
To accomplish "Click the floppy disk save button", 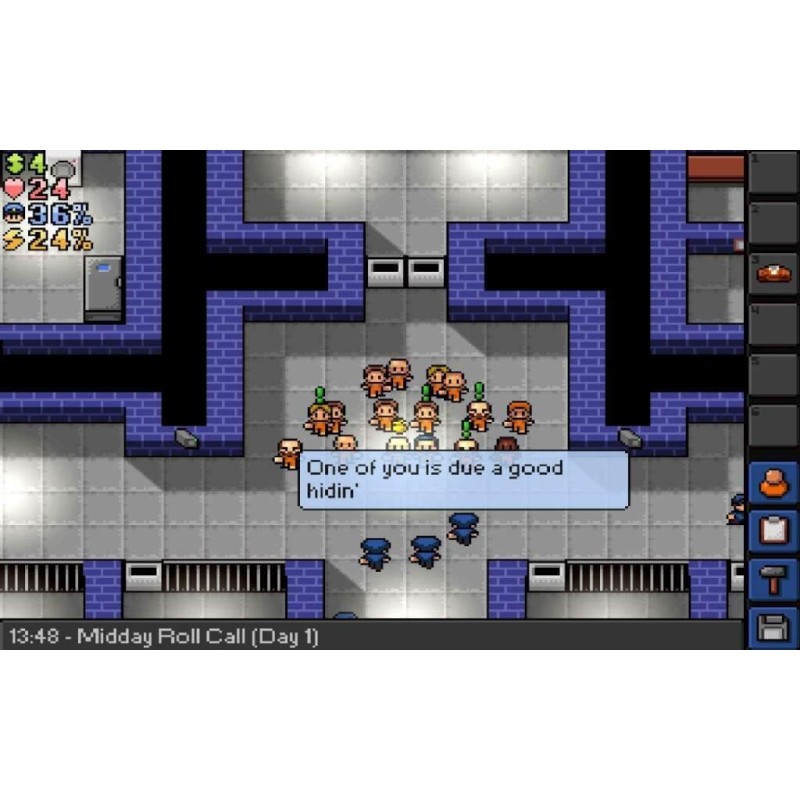I will 773,628.
